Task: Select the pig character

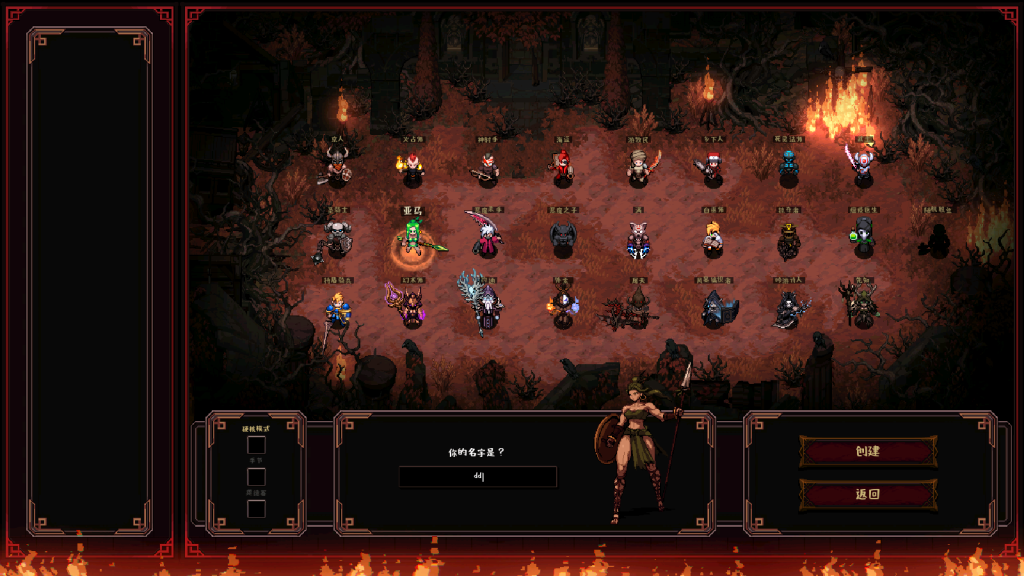Action: click(637, 239)
